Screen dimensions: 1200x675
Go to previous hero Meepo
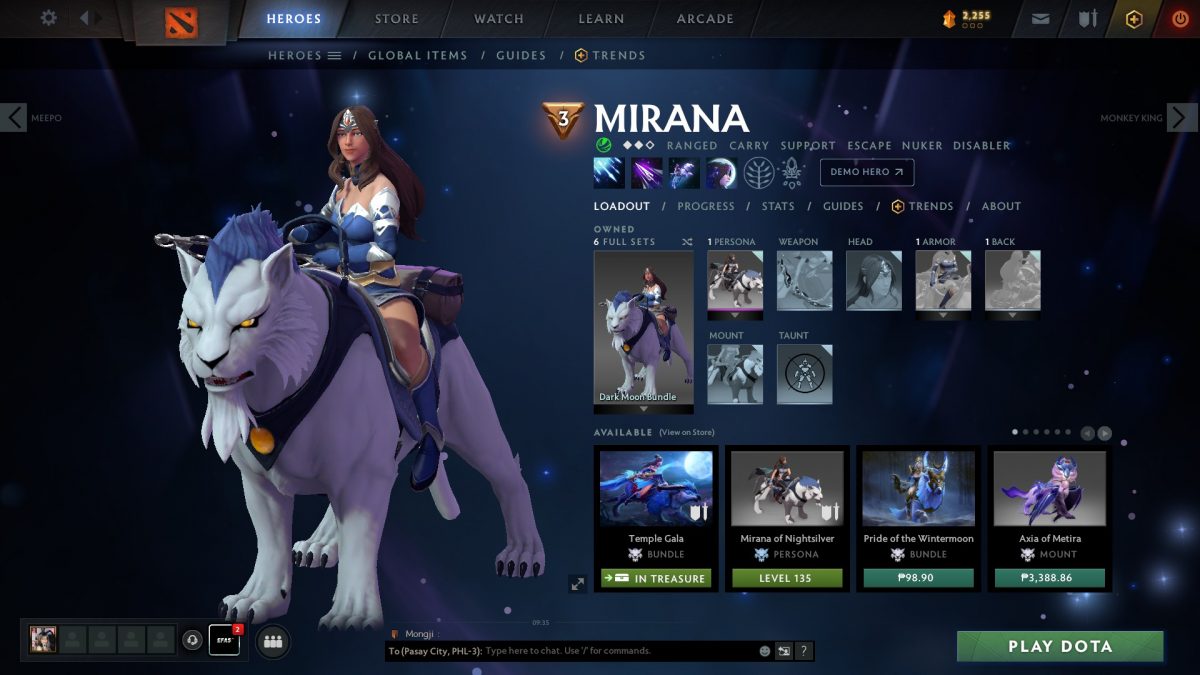(x=14, y=117)
